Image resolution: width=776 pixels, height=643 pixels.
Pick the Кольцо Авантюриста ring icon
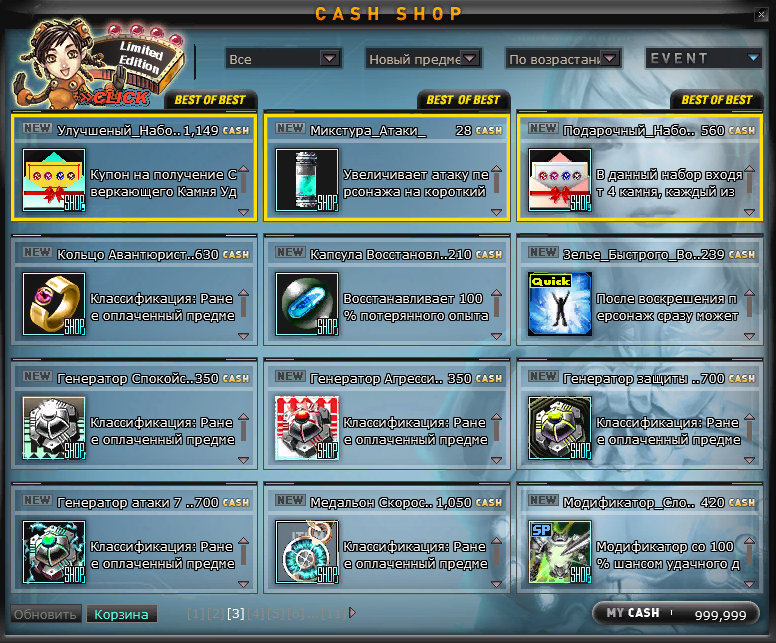(x=55, y=302)
